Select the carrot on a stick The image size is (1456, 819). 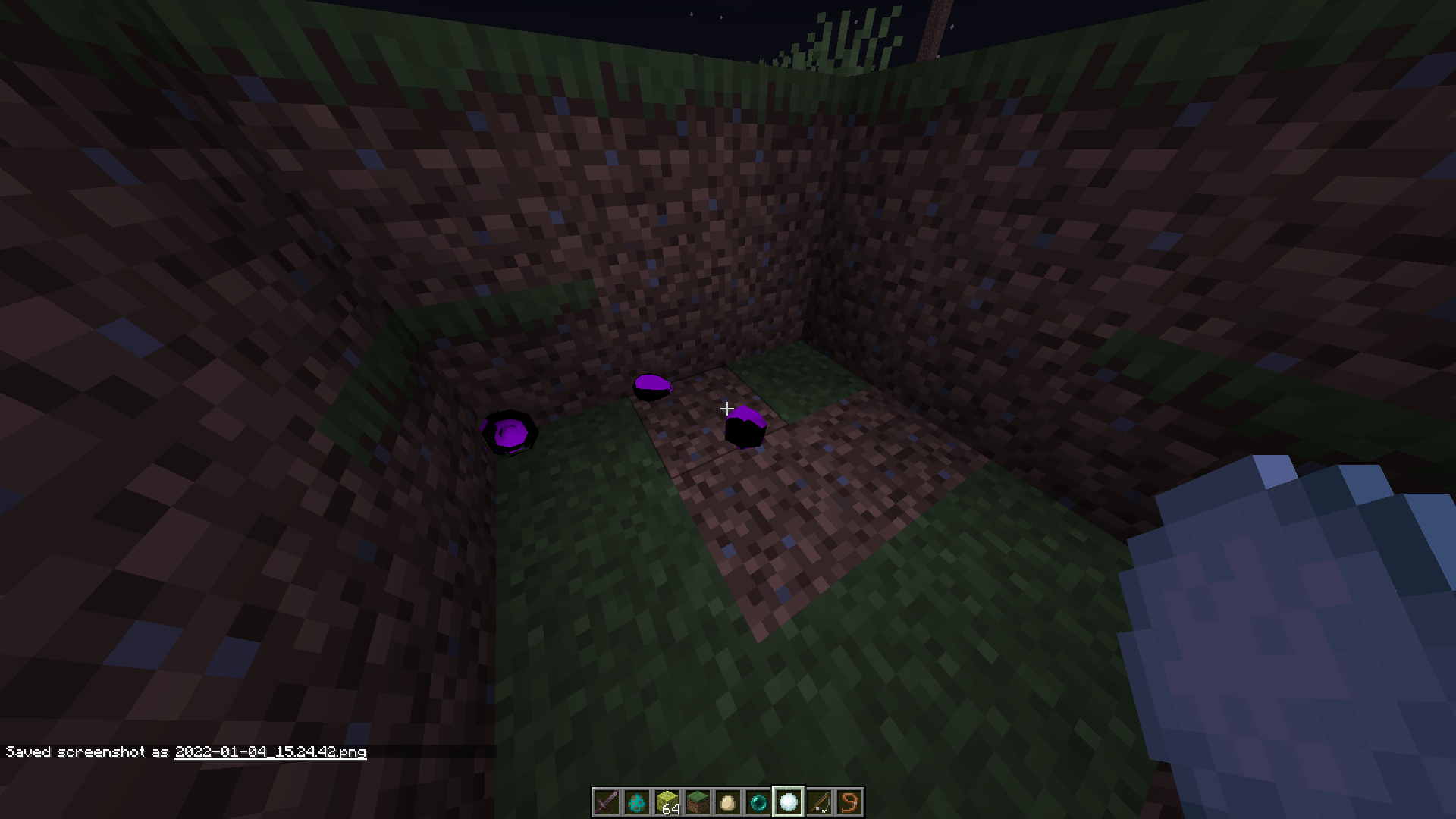818,802
